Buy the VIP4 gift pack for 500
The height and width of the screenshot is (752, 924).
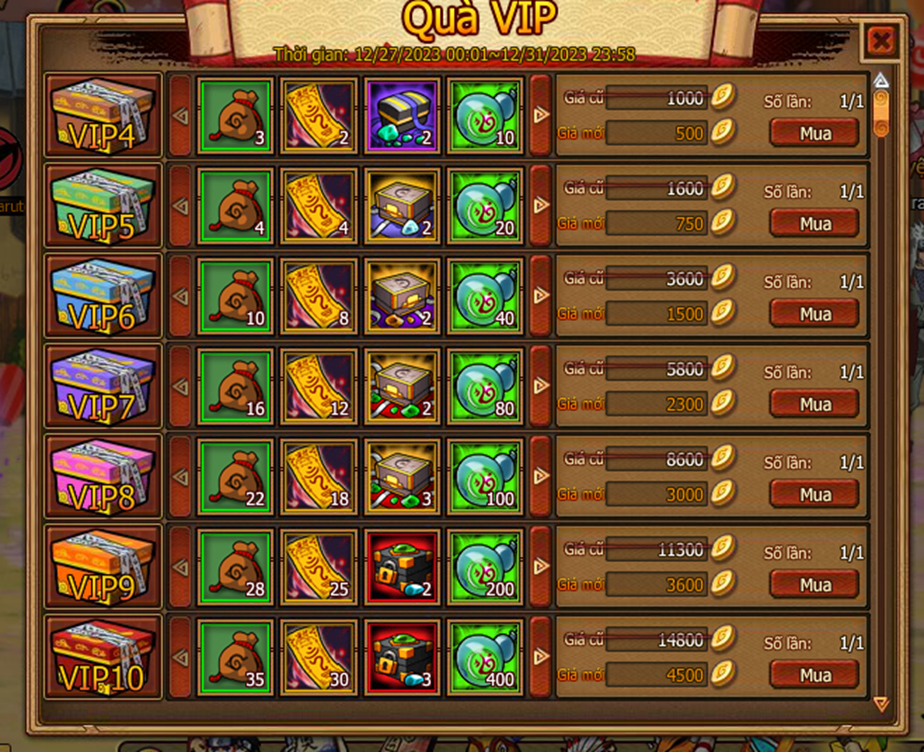click(814, 132)
